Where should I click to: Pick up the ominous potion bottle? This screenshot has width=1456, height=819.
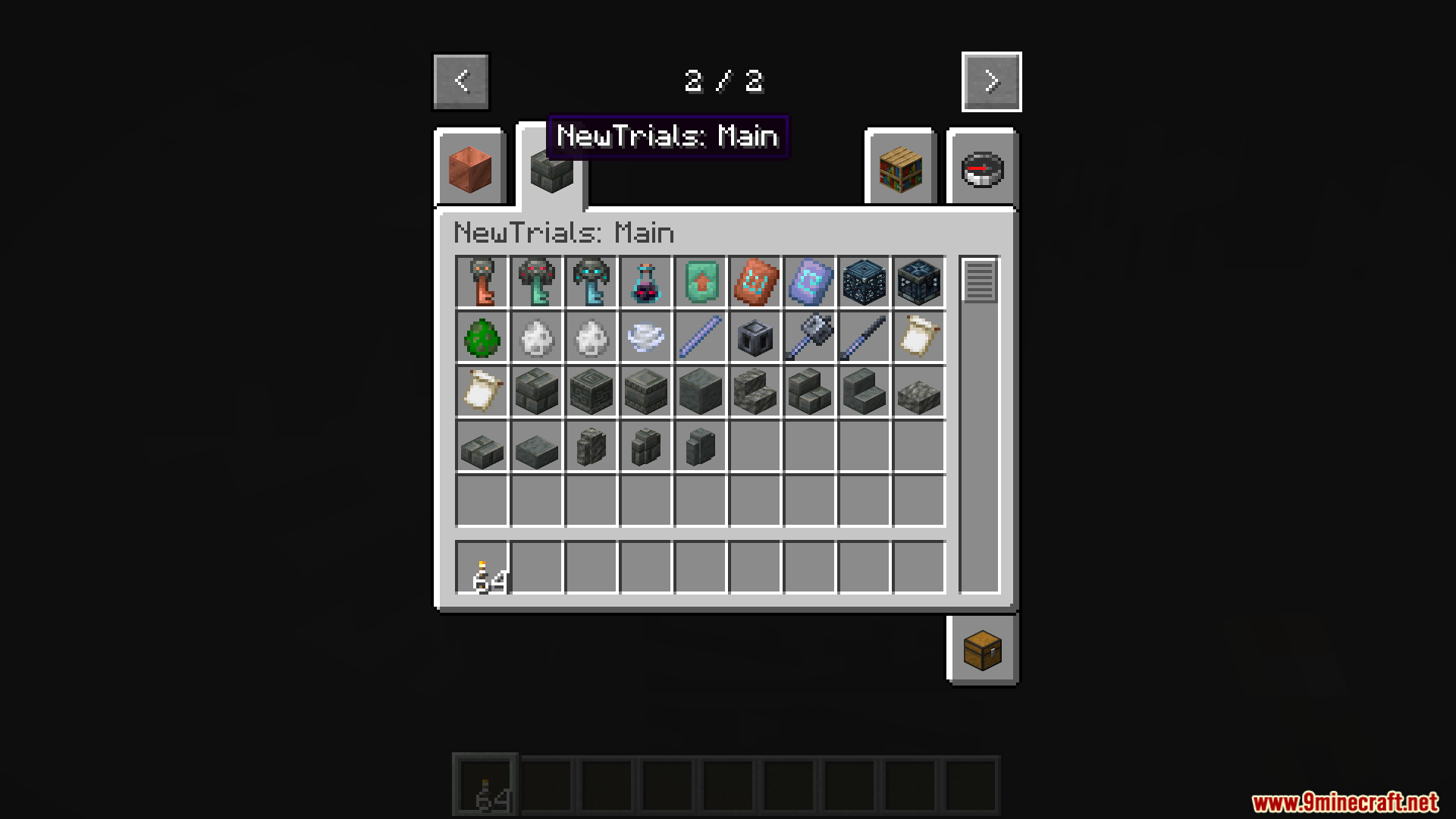645,282
